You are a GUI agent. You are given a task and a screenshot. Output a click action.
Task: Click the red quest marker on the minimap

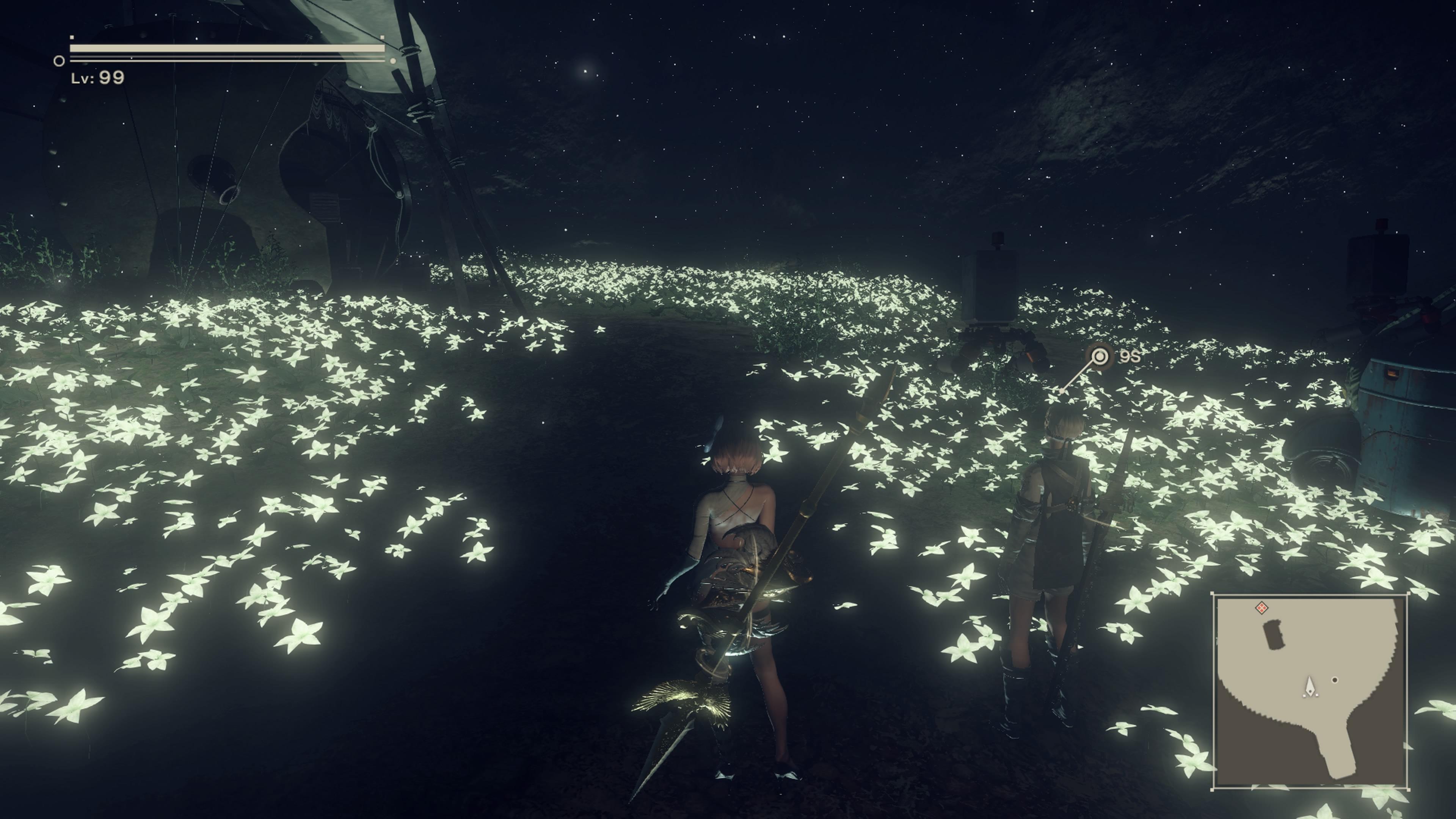click(1261, 609)
